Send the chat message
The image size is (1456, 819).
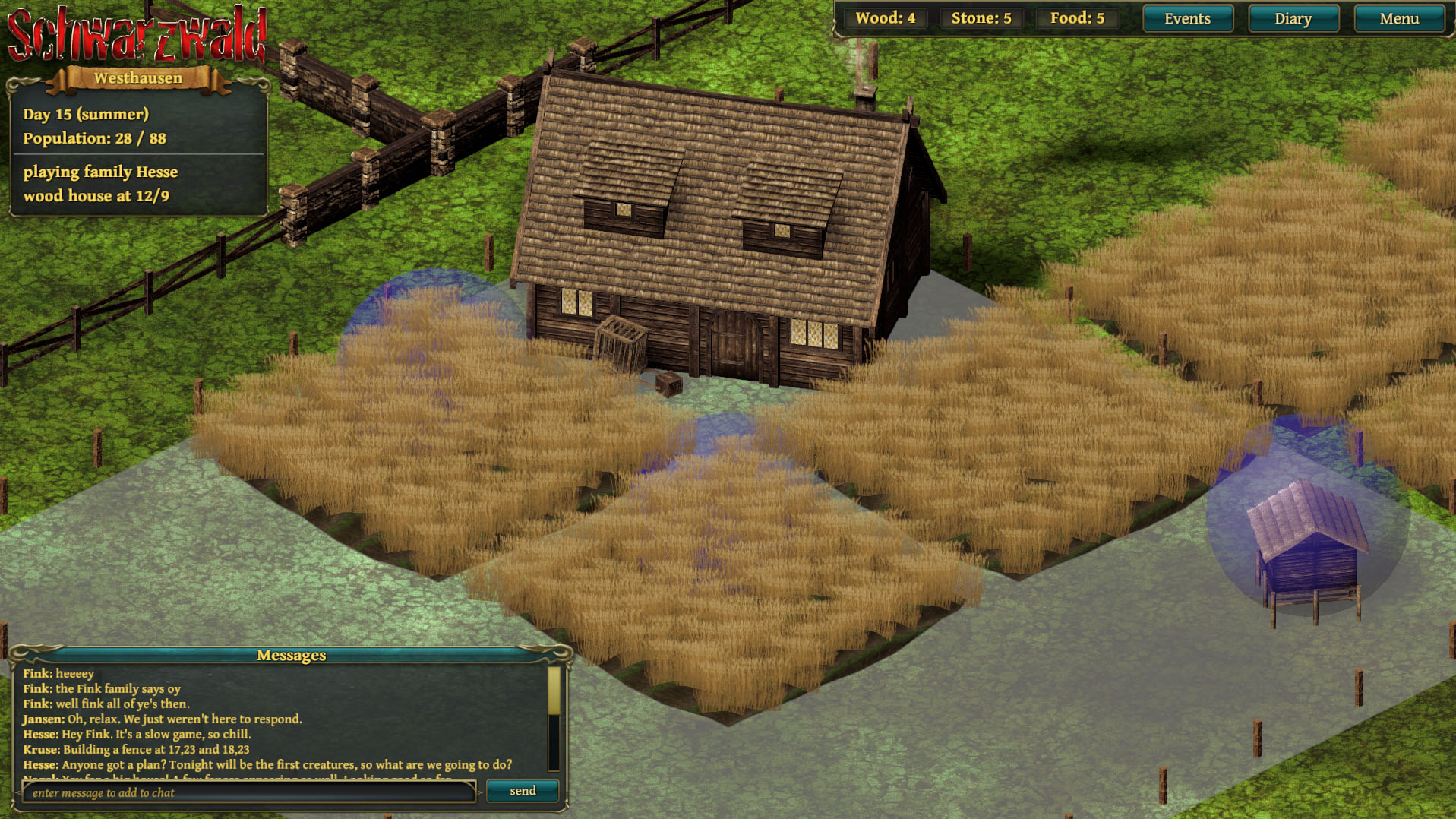click(523, 791)
